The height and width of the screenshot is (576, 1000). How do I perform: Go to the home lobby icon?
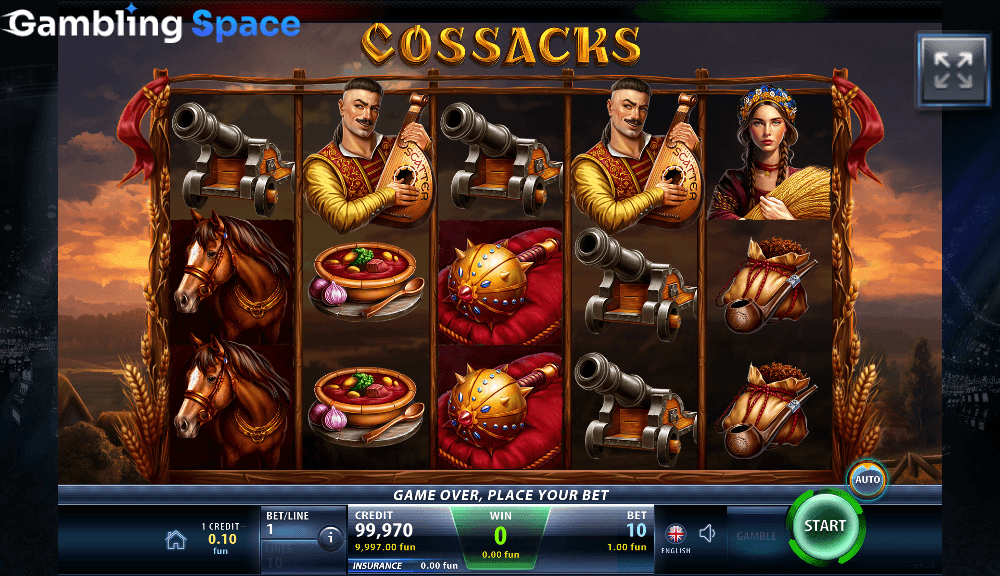(176, 540)
